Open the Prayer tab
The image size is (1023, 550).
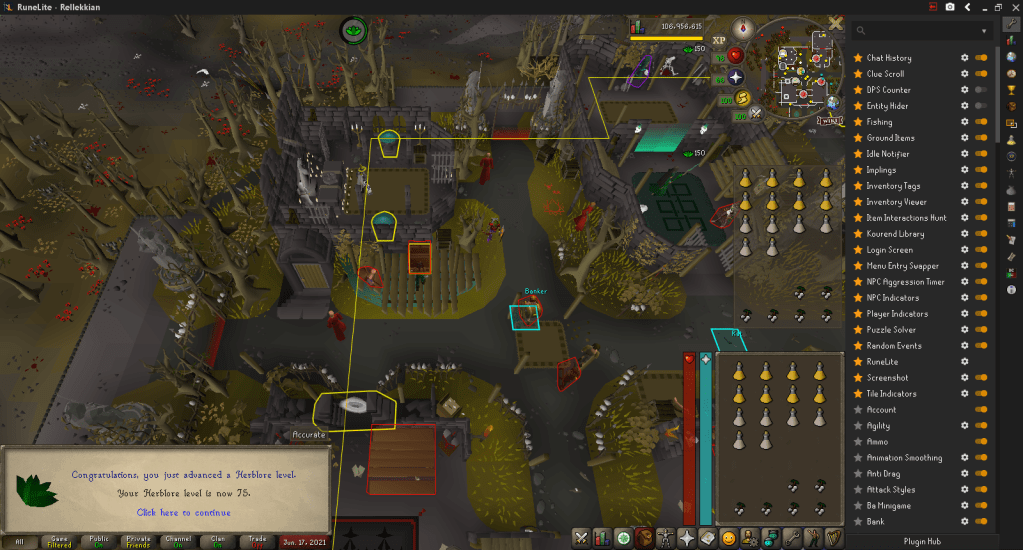pos(687,538)
